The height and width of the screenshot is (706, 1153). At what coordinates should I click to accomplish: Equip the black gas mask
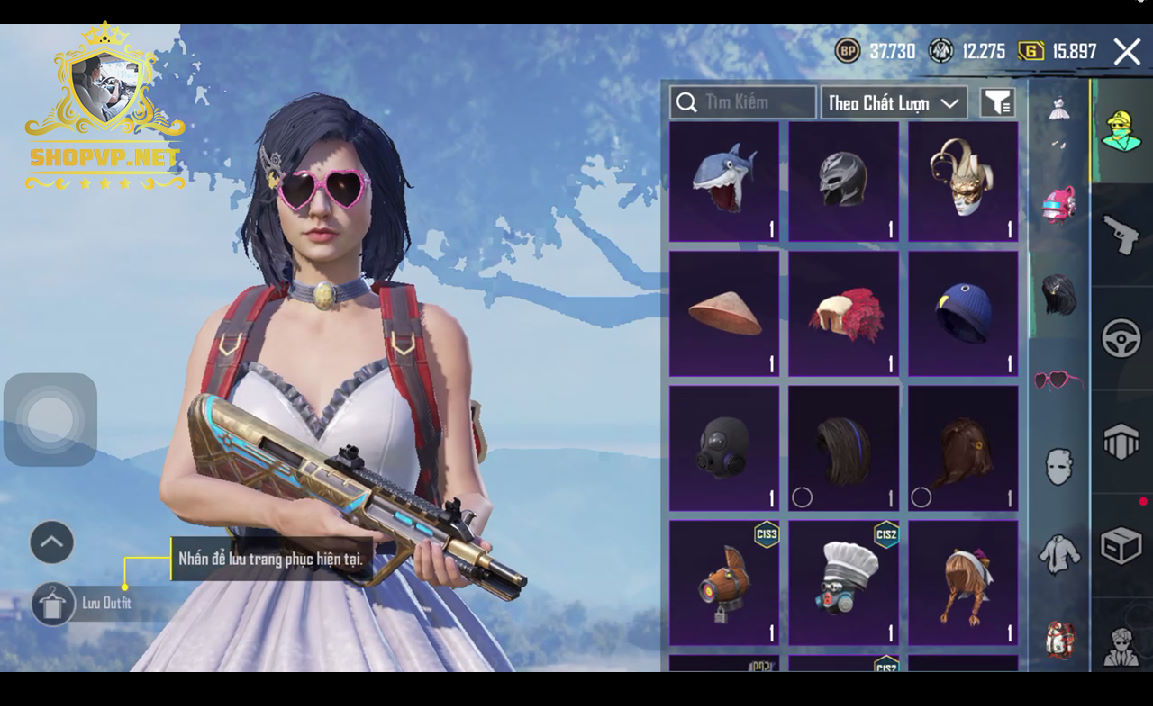tap(724, 448)
